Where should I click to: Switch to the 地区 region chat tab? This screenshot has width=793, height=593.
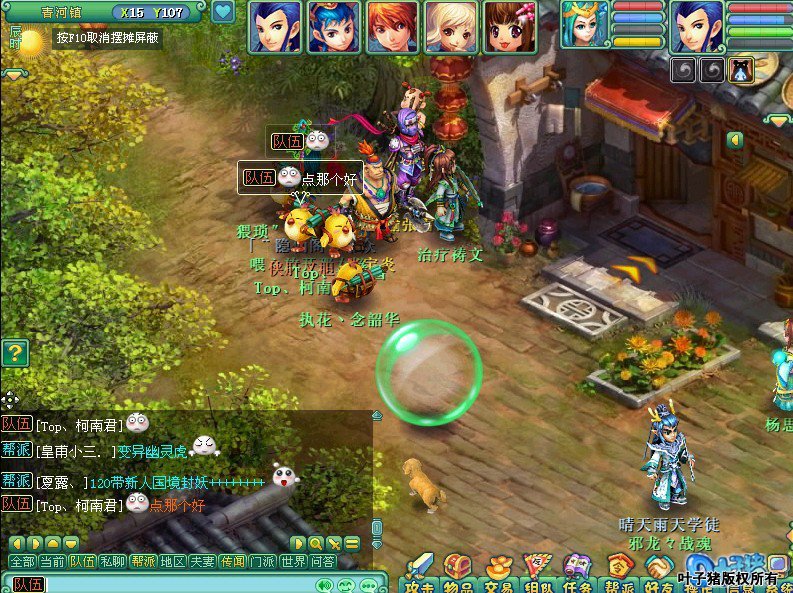tap(173, 562)
